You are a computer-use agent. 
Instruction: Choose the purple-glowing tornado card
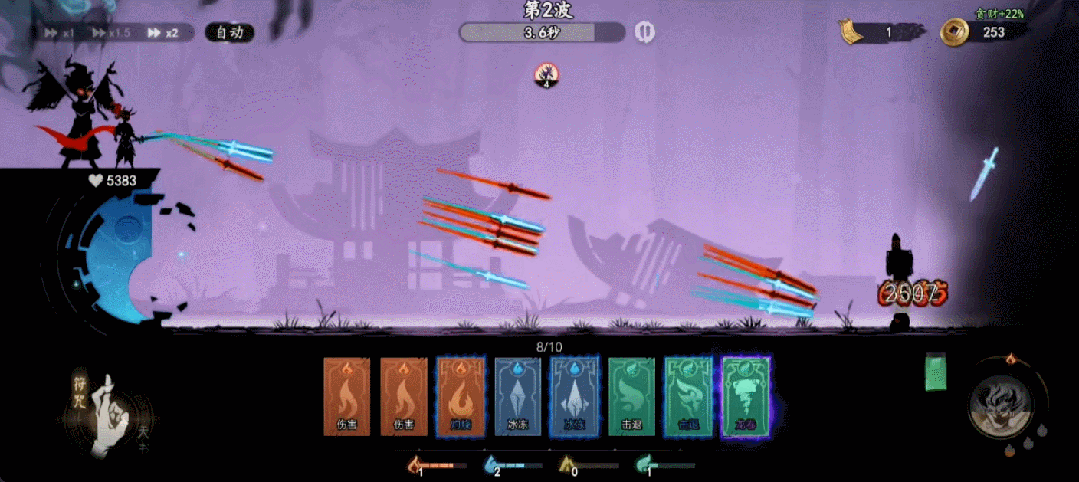[746, 397]
